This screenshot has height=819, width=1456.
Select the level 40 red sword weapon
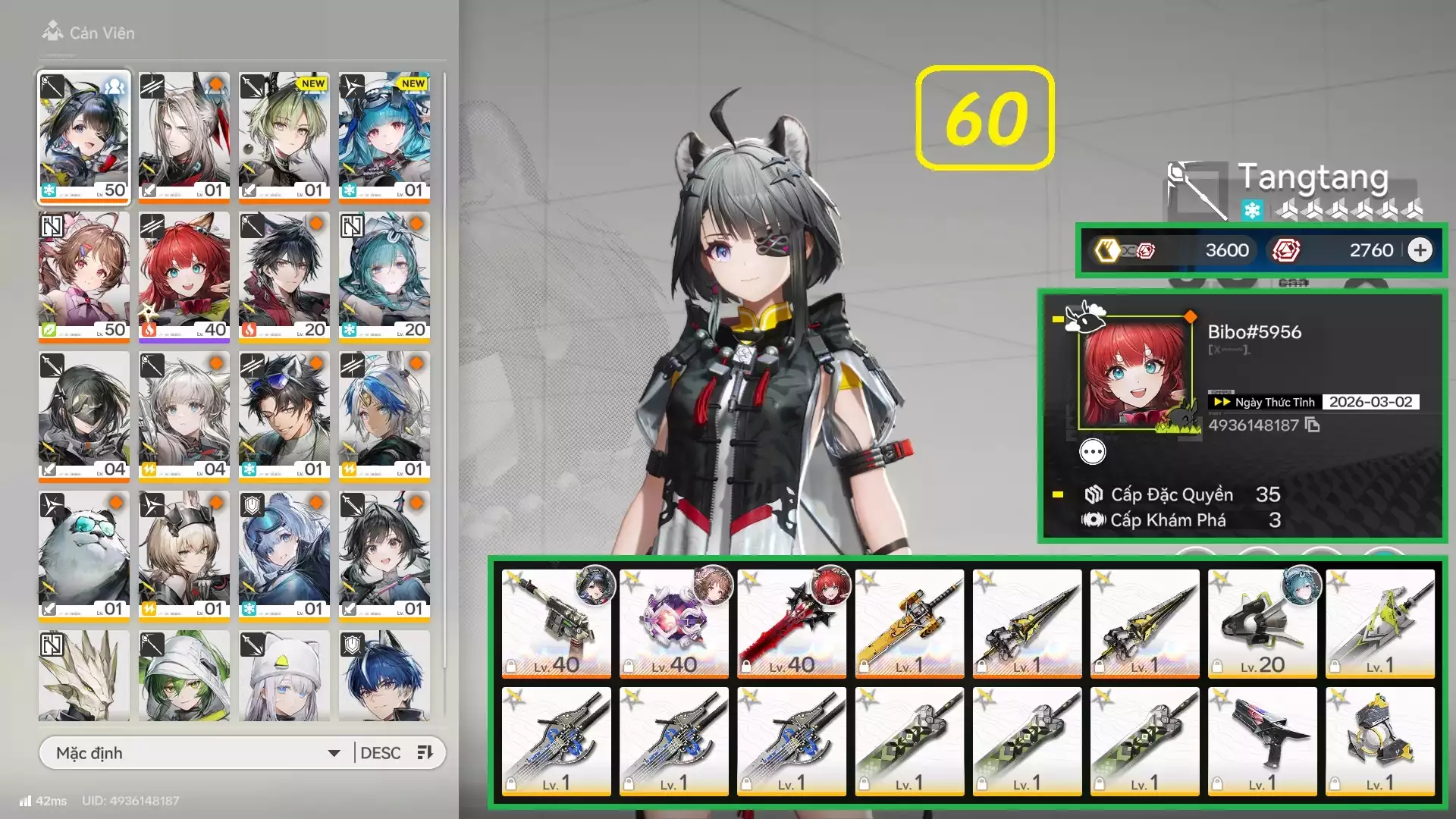coord(791,623)
